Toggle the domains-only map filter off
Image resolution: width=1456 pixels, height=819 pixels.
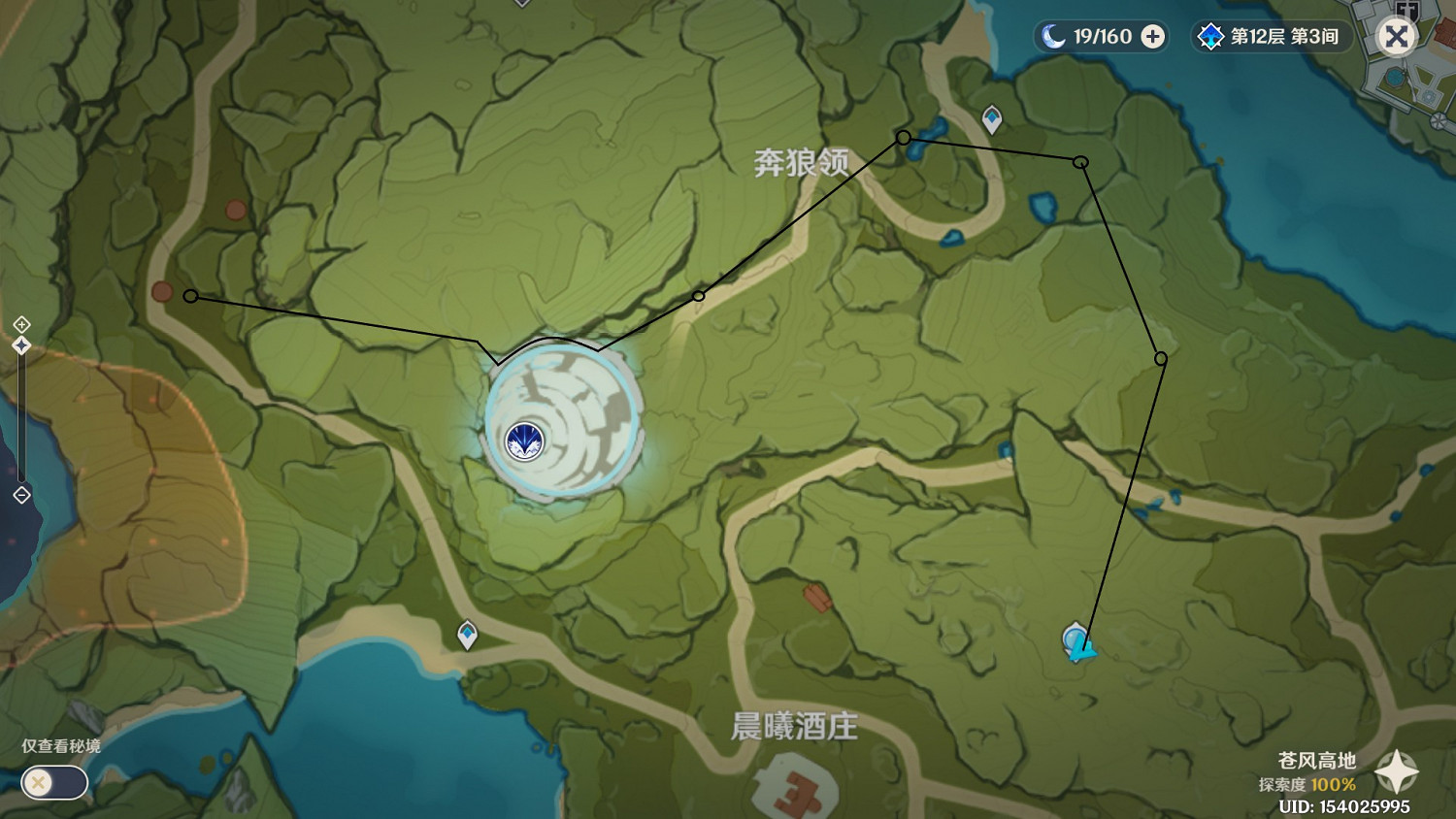[53, 783]
